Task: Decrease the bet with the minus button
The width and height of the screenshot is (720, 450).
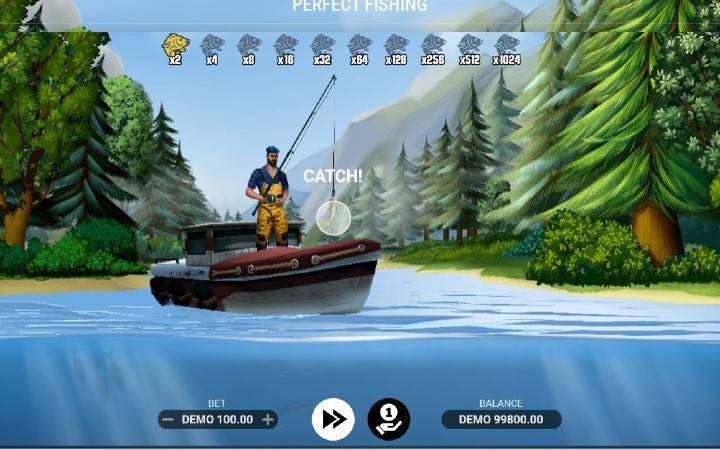Action: point(168,420)
